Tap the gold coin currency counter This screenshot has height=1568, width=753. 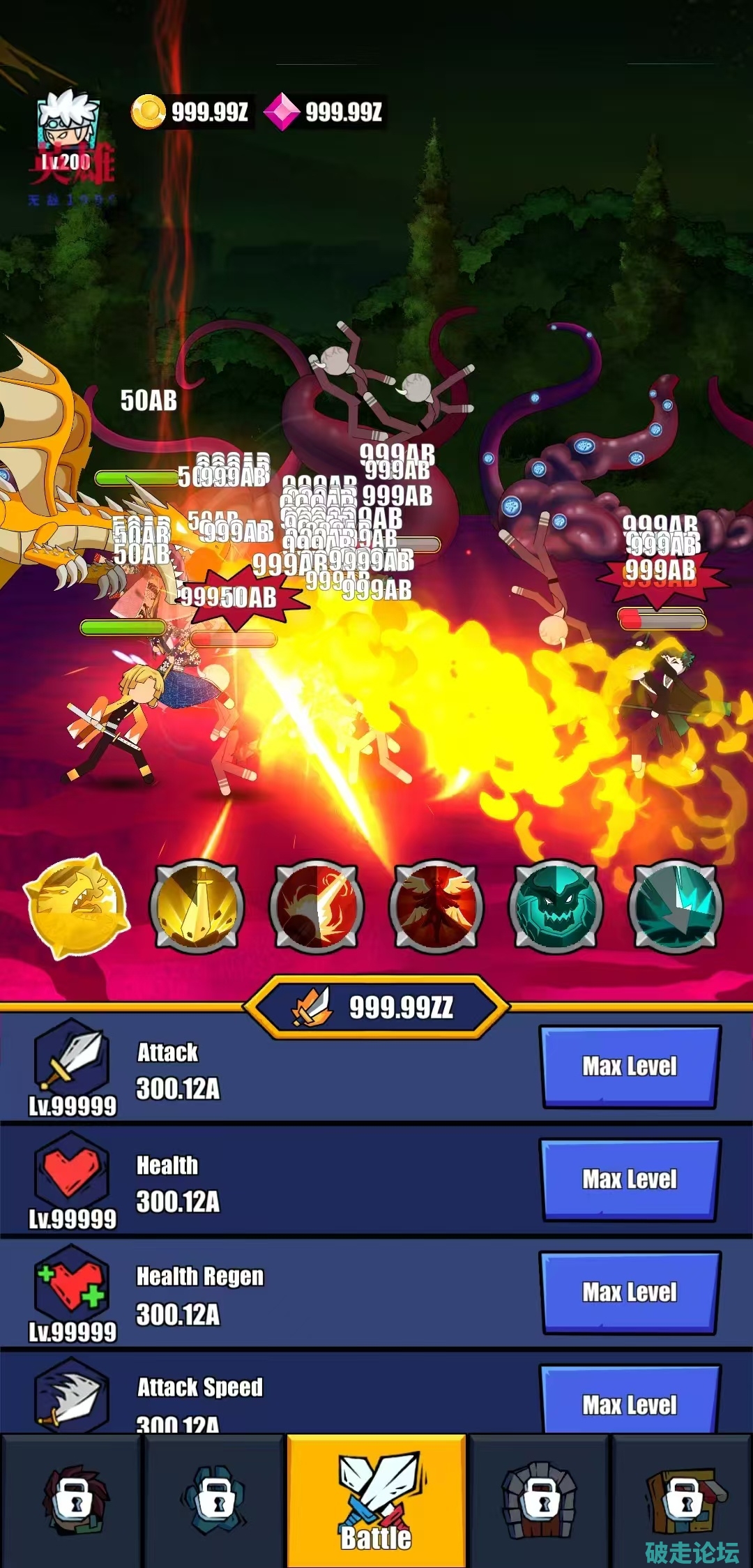pos(191,112)
